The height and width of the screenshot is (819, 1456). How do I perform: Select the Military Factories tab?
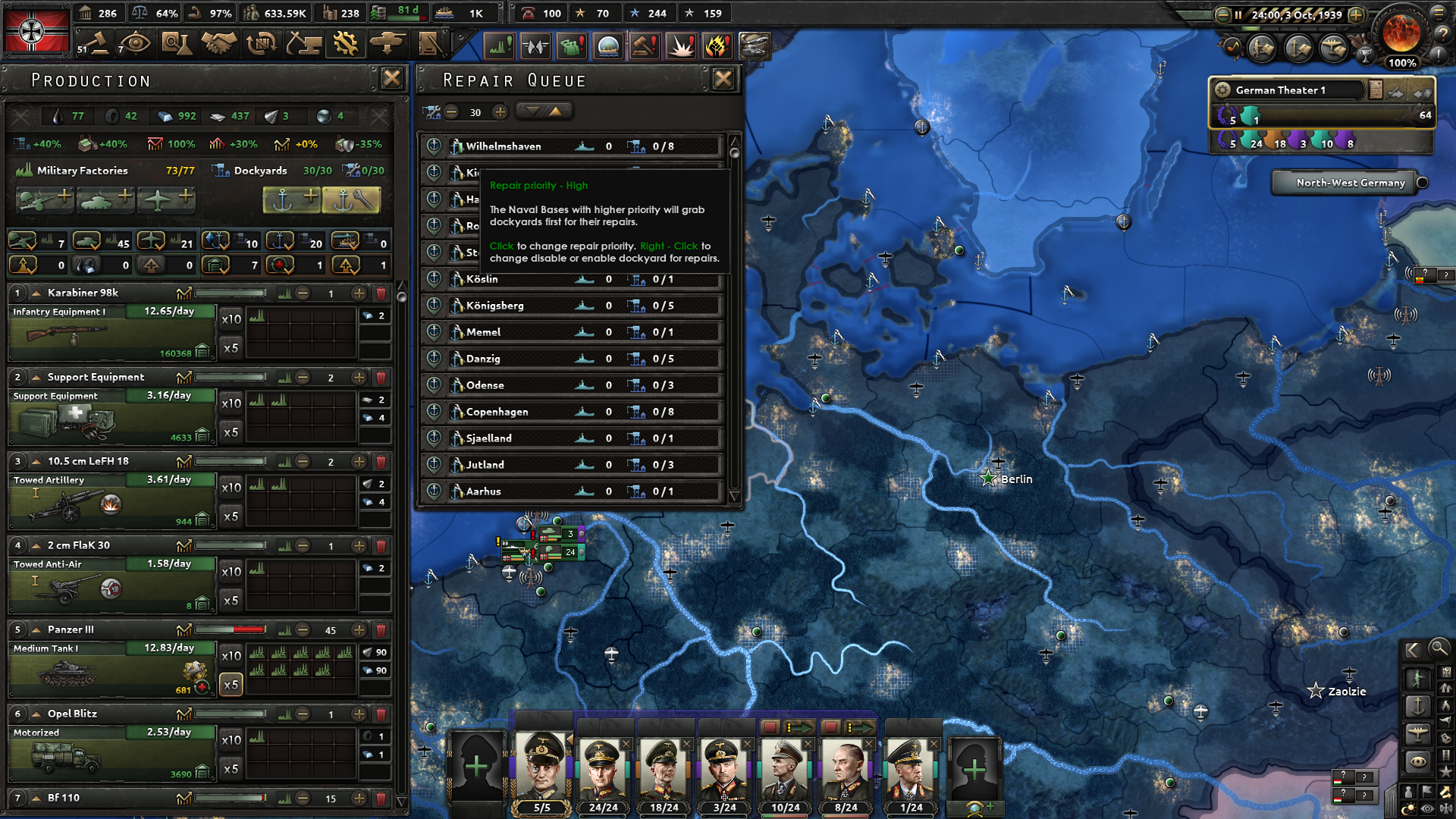[x=82, y=171]
